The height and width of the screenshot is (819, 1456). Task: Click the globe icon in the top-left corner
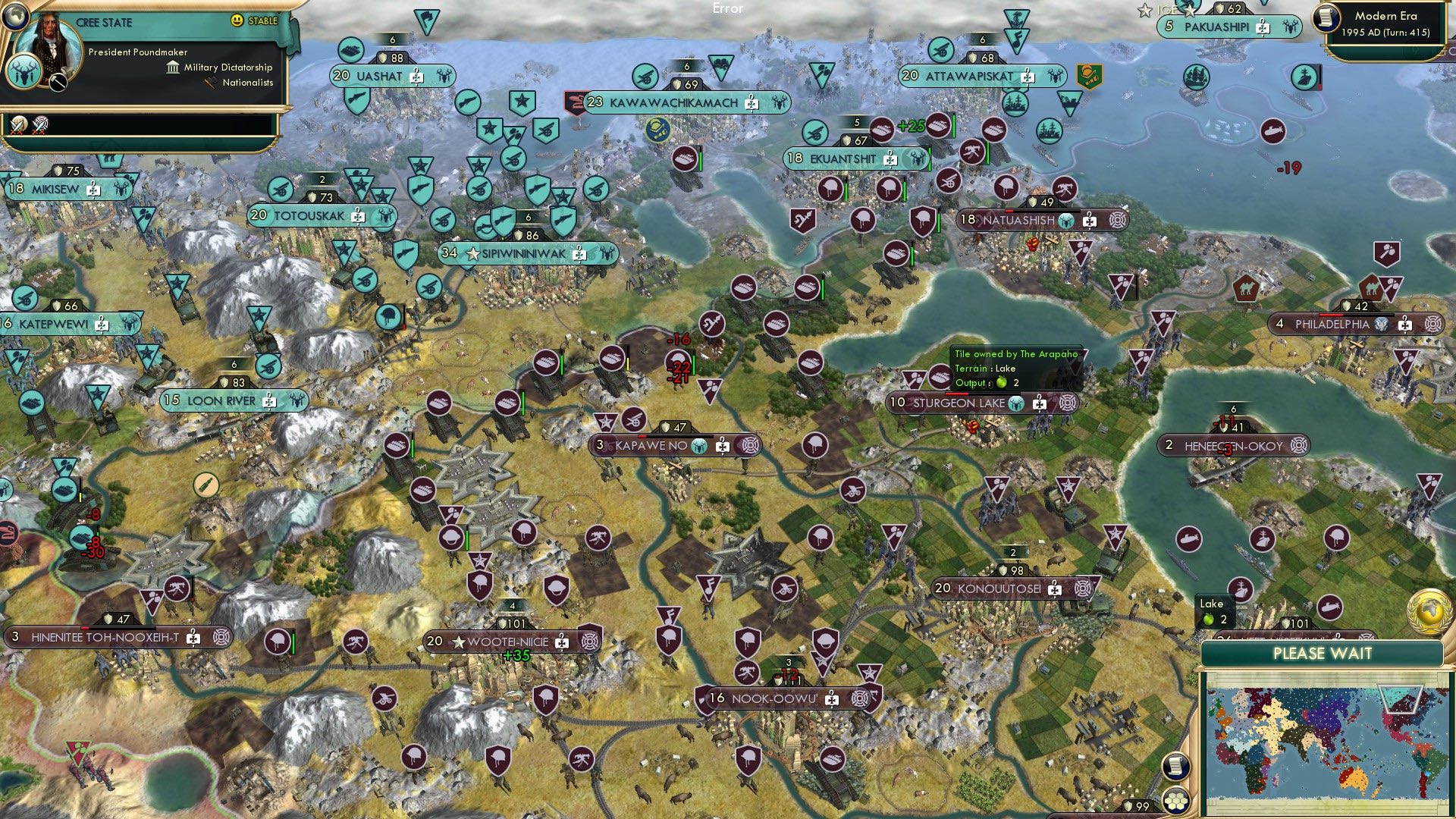coord(14,17)
